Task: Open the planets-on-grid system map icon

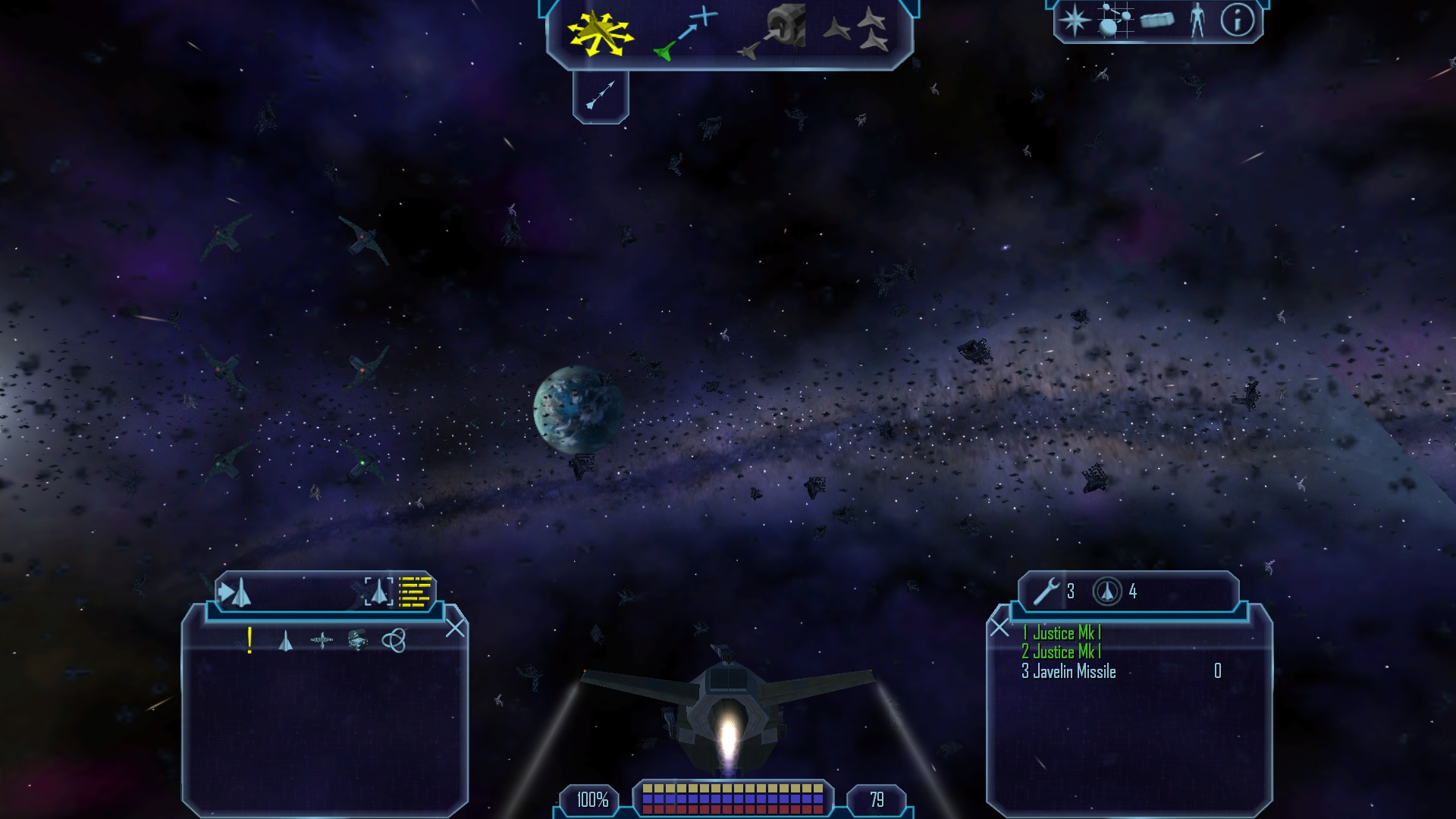Action: tap(1115, 20)
